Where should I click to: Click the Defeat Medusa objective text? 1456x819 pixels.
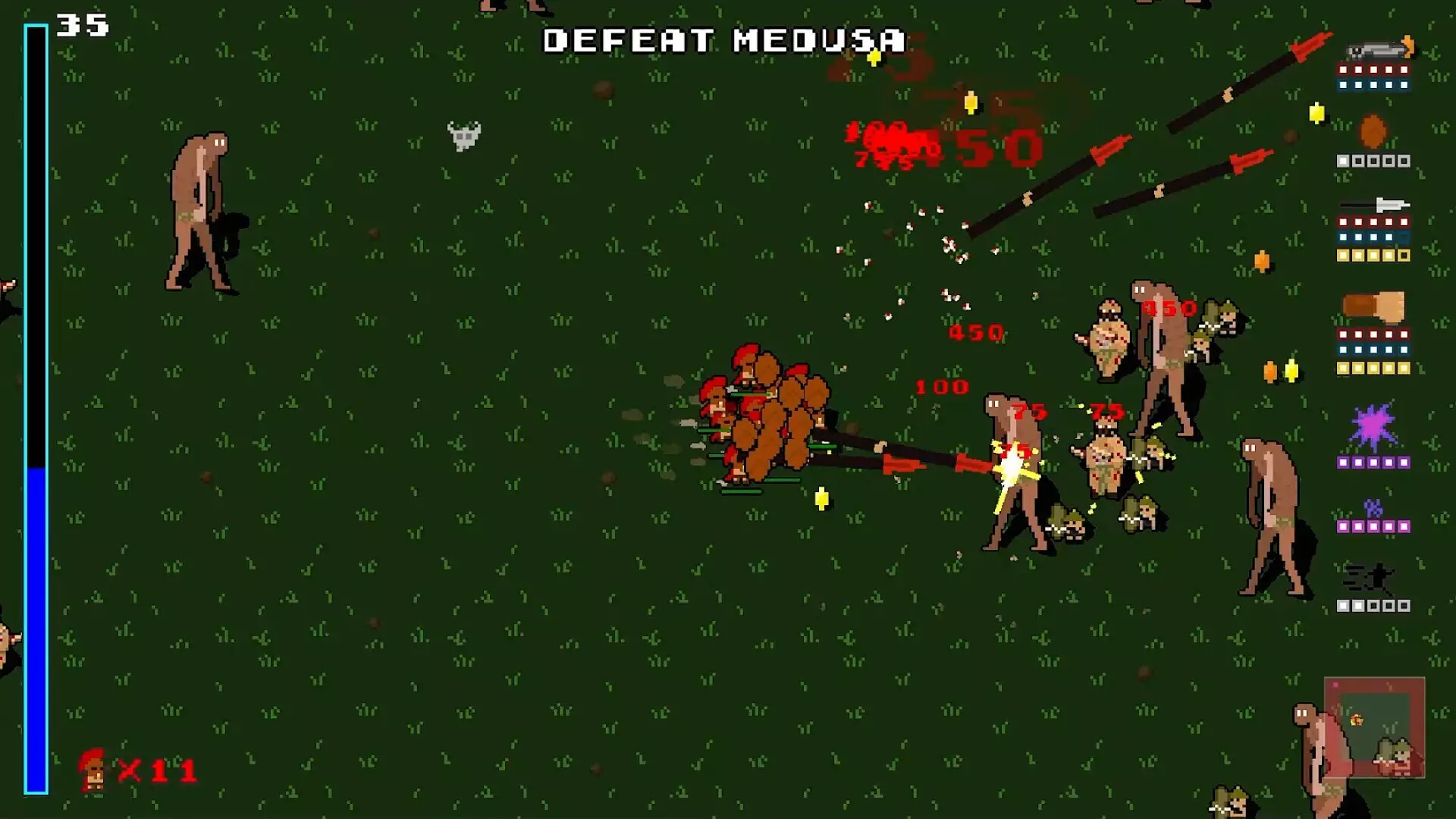(724, 41)
